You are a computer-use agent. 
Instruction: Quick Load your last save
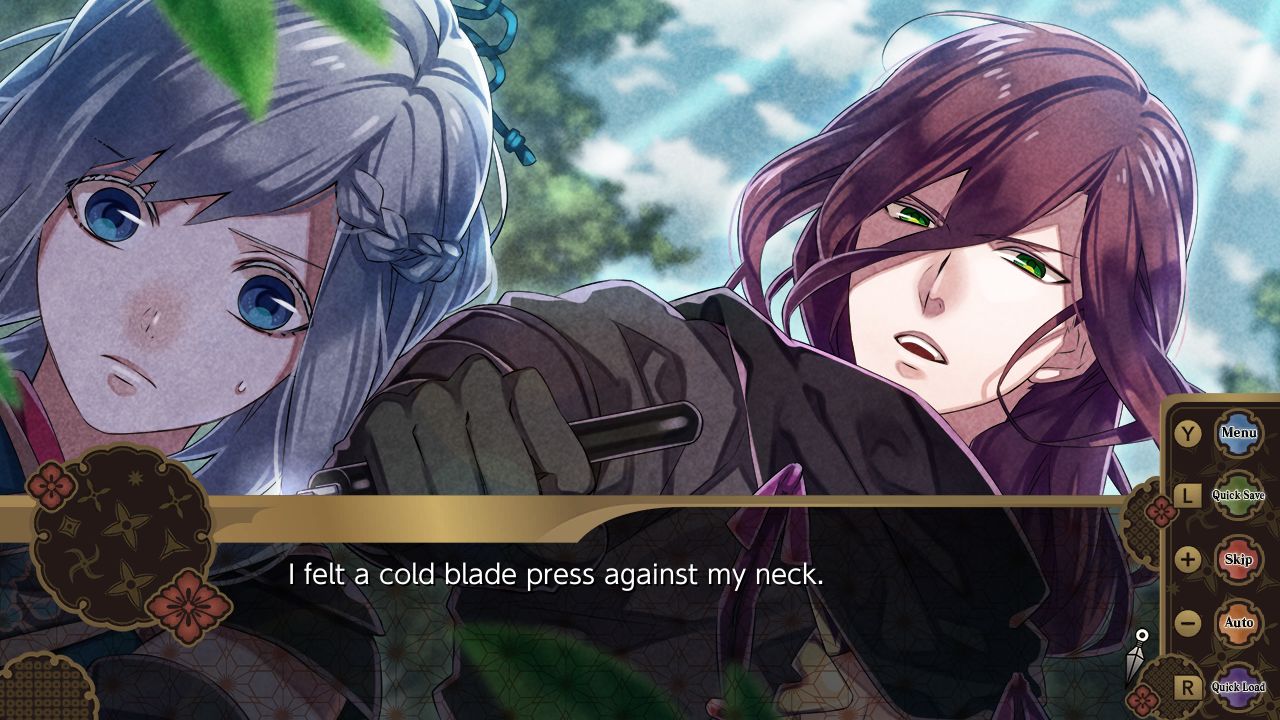pos(1238,687)
